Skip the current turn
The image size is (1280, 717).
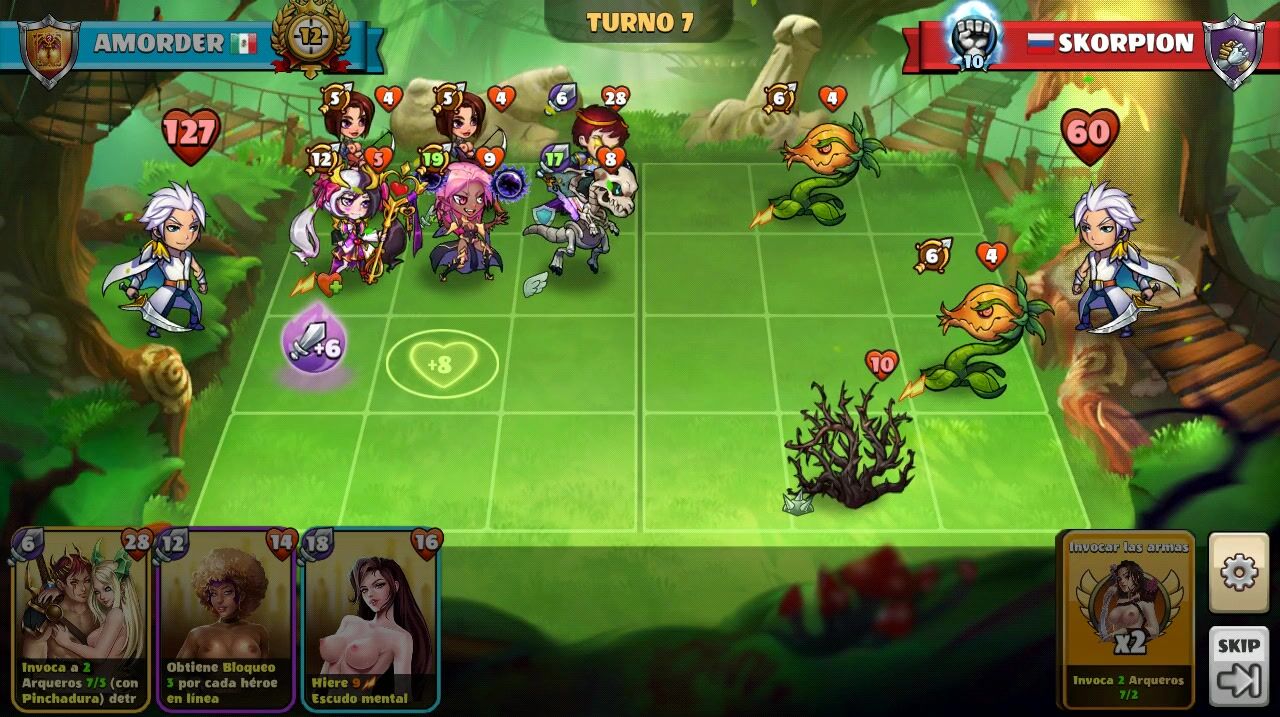(1238, 667)
